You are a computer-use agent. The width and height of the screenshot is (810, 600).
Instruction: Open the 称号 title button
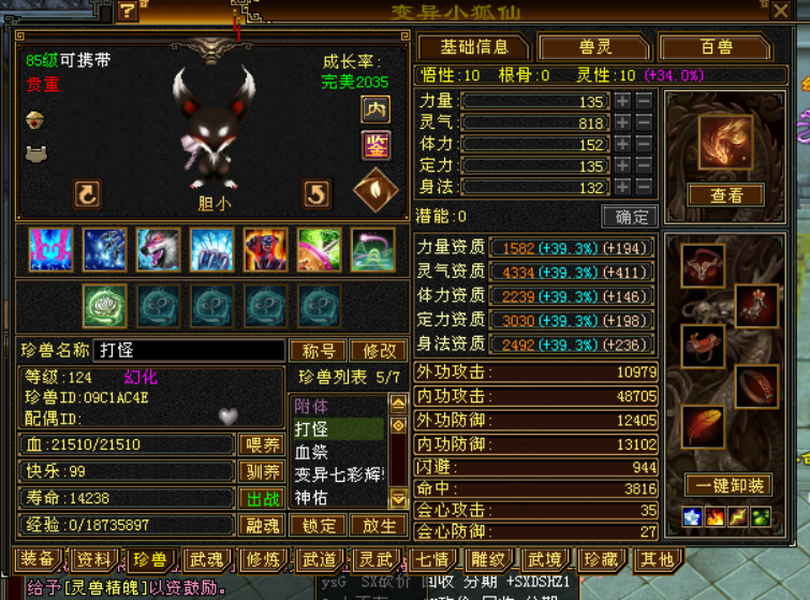tap(318, 351)
